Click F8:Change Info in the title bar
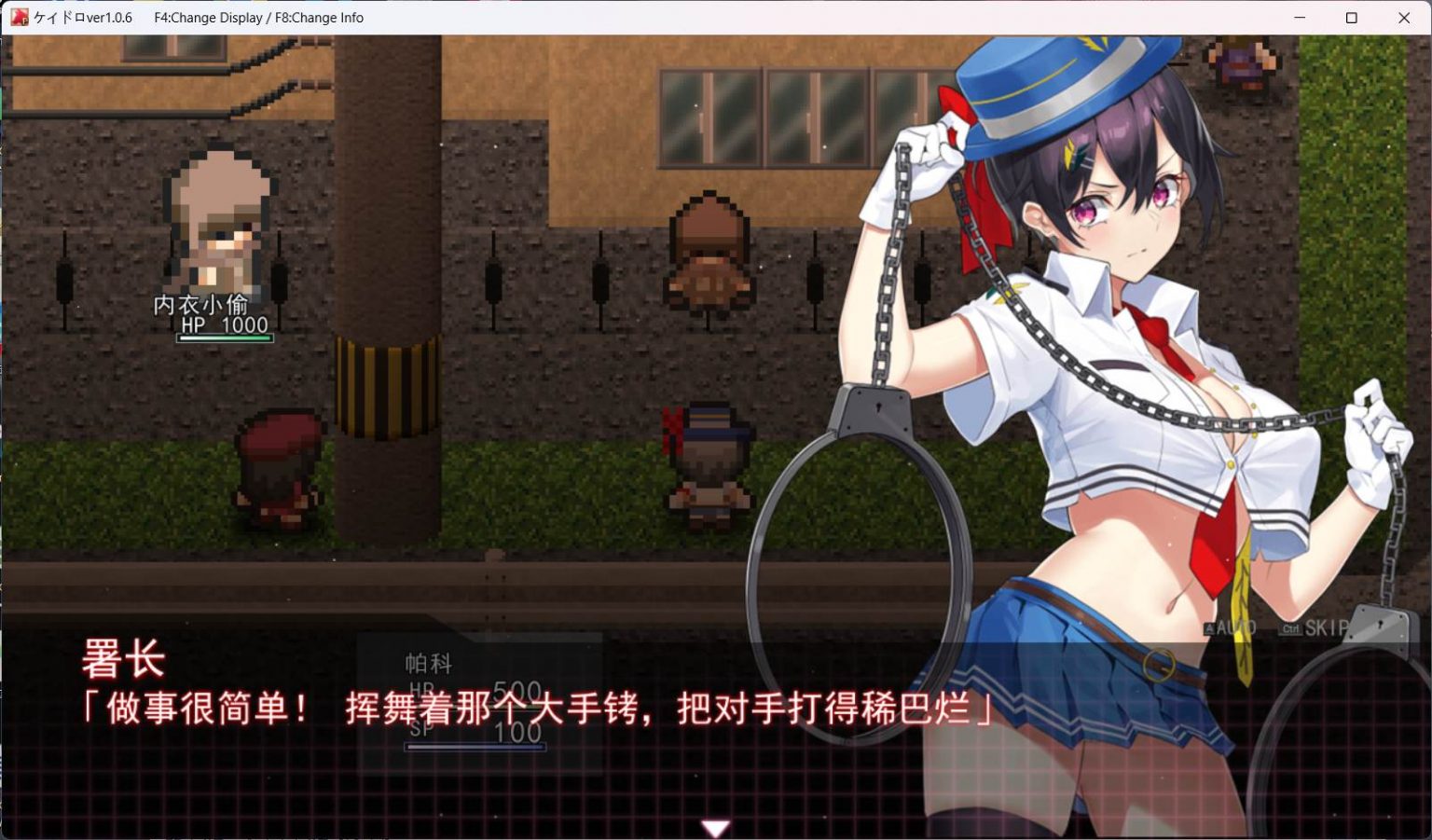This screenshot has width=1432, height=840. point(322,17)
